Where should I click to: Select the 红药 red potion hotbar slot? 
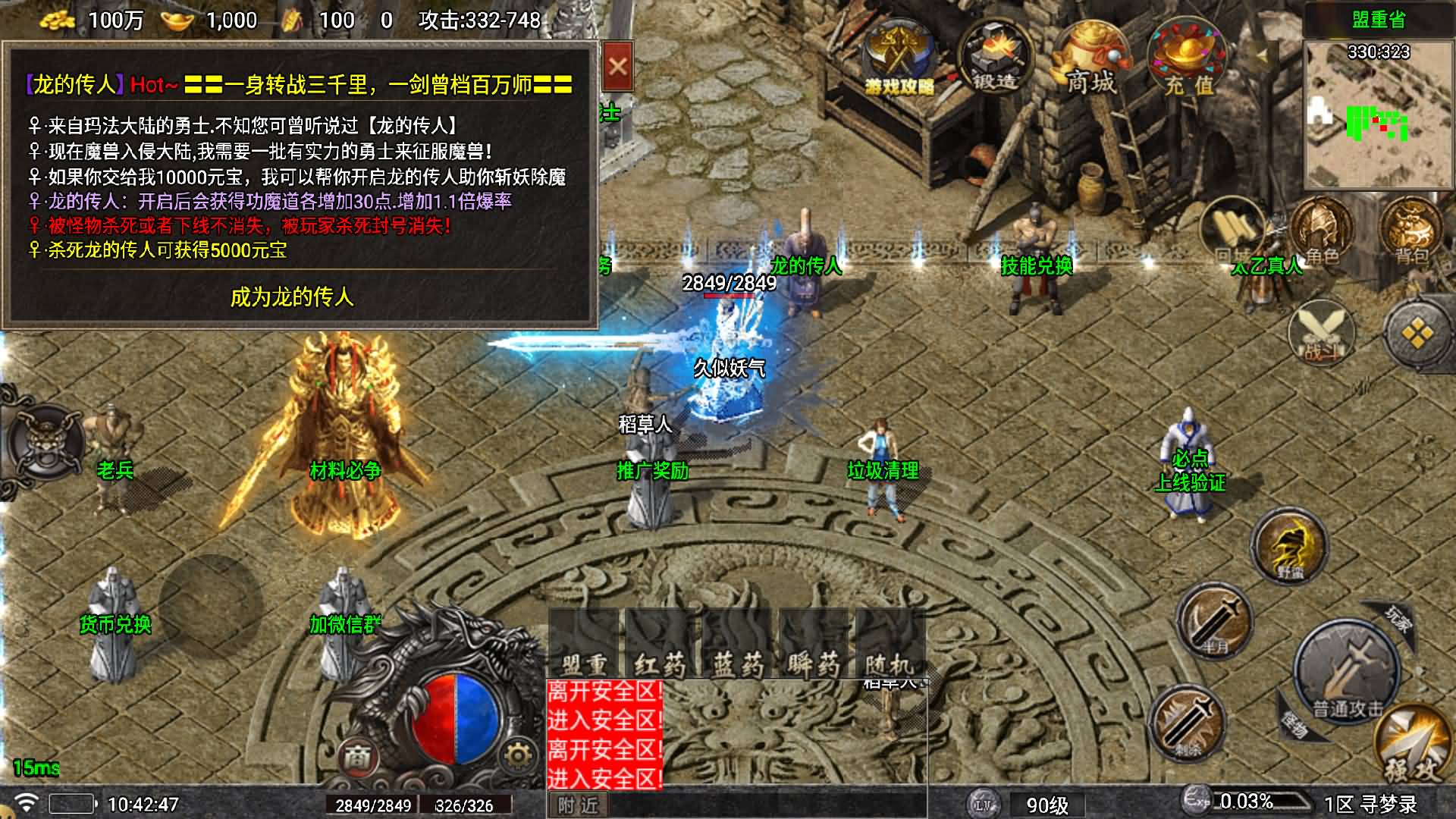pos(660,645)
